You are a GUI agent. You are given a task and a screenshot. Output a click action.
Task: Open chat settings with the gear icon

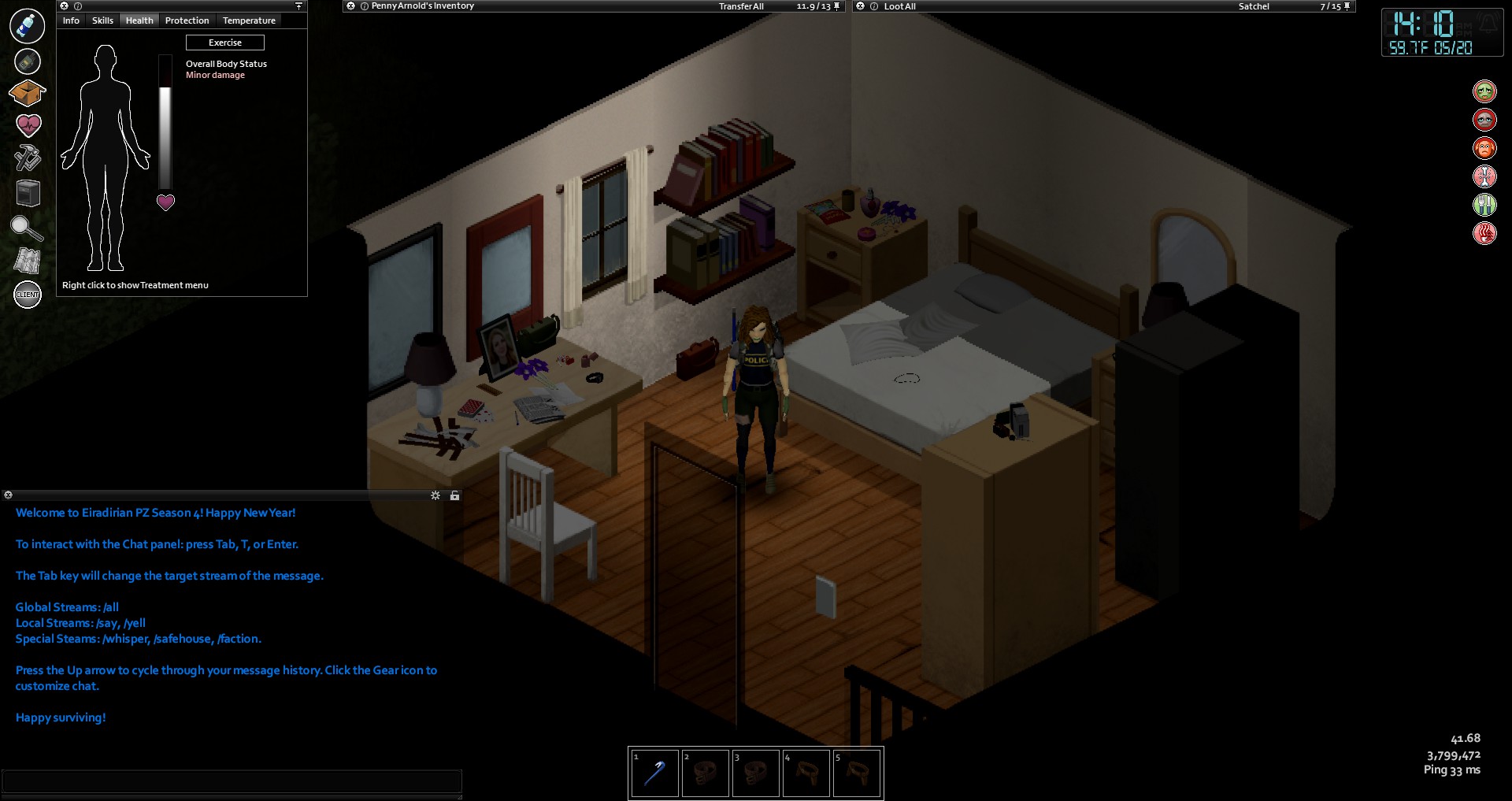click(x=435, y=495)
